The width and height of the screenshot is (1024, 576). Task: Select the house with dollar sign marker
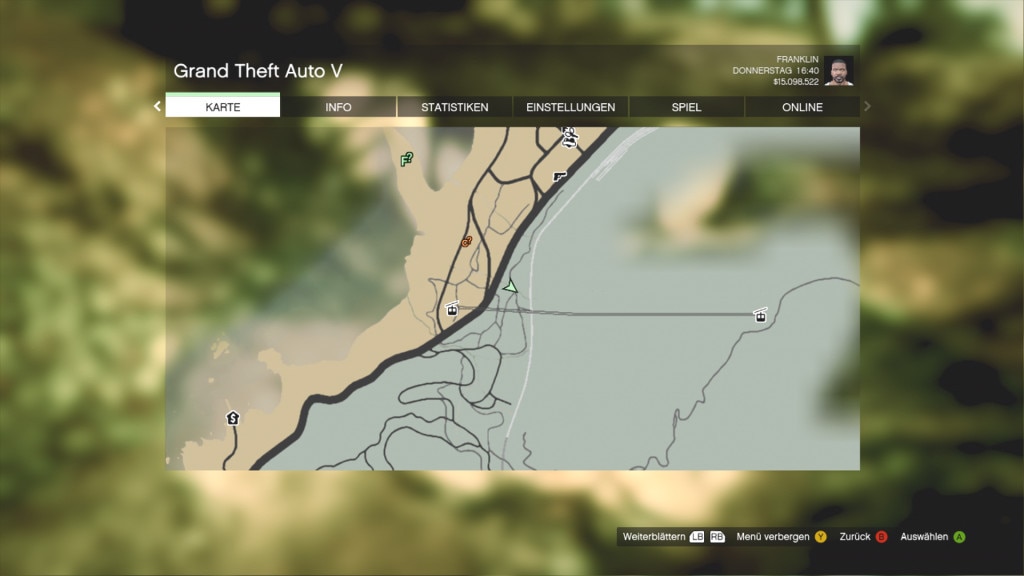pos(233,418)
